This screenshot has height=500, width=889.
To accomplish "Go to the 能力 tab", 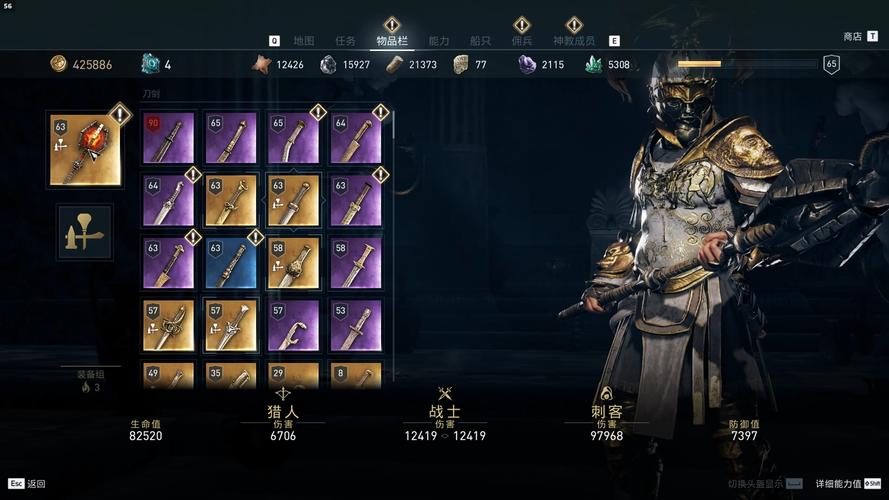I will tap(439, 41).
